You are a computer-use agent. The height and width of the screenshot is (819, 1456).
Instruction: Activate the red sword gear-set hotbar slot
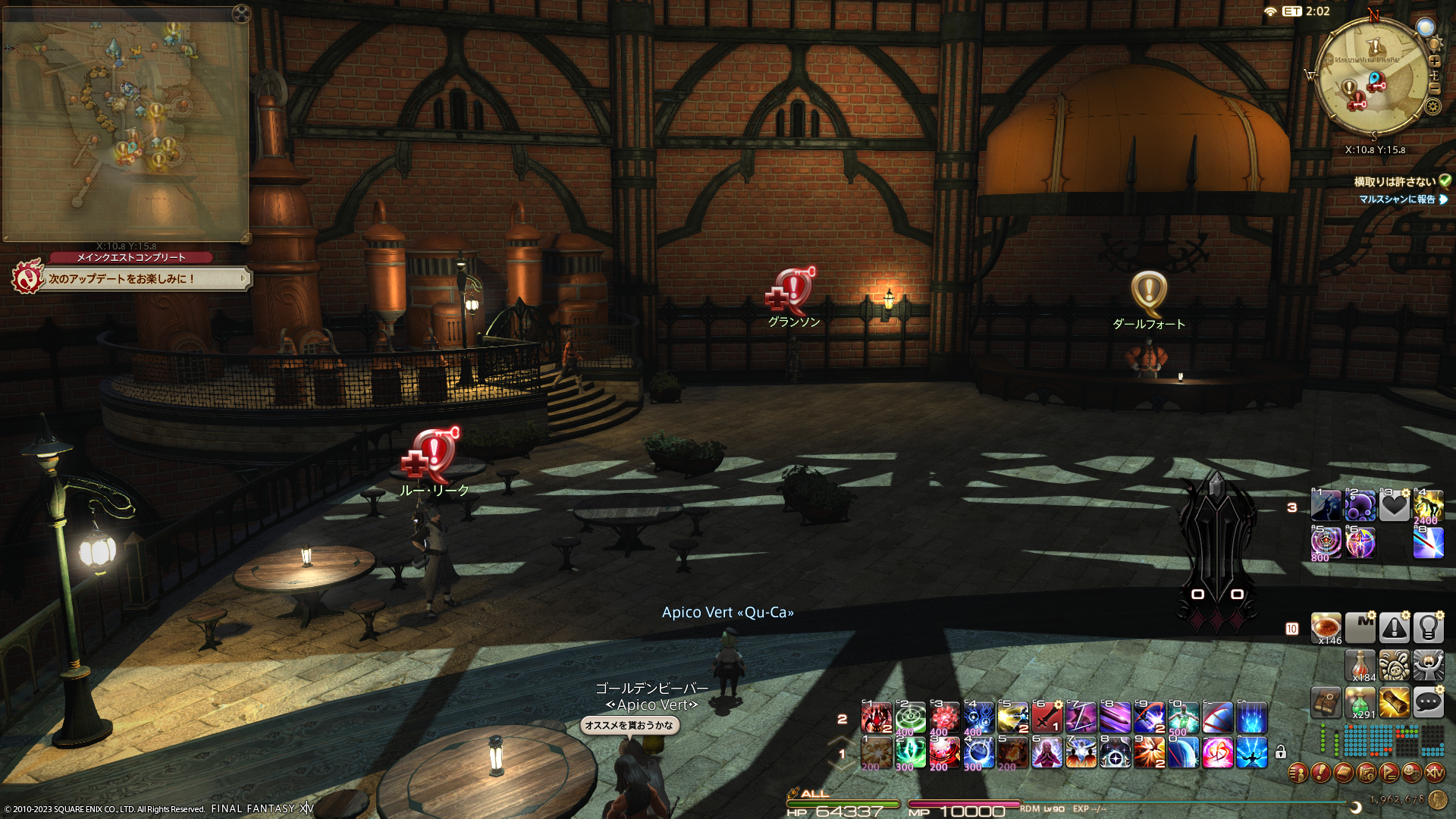(1046, 717)
